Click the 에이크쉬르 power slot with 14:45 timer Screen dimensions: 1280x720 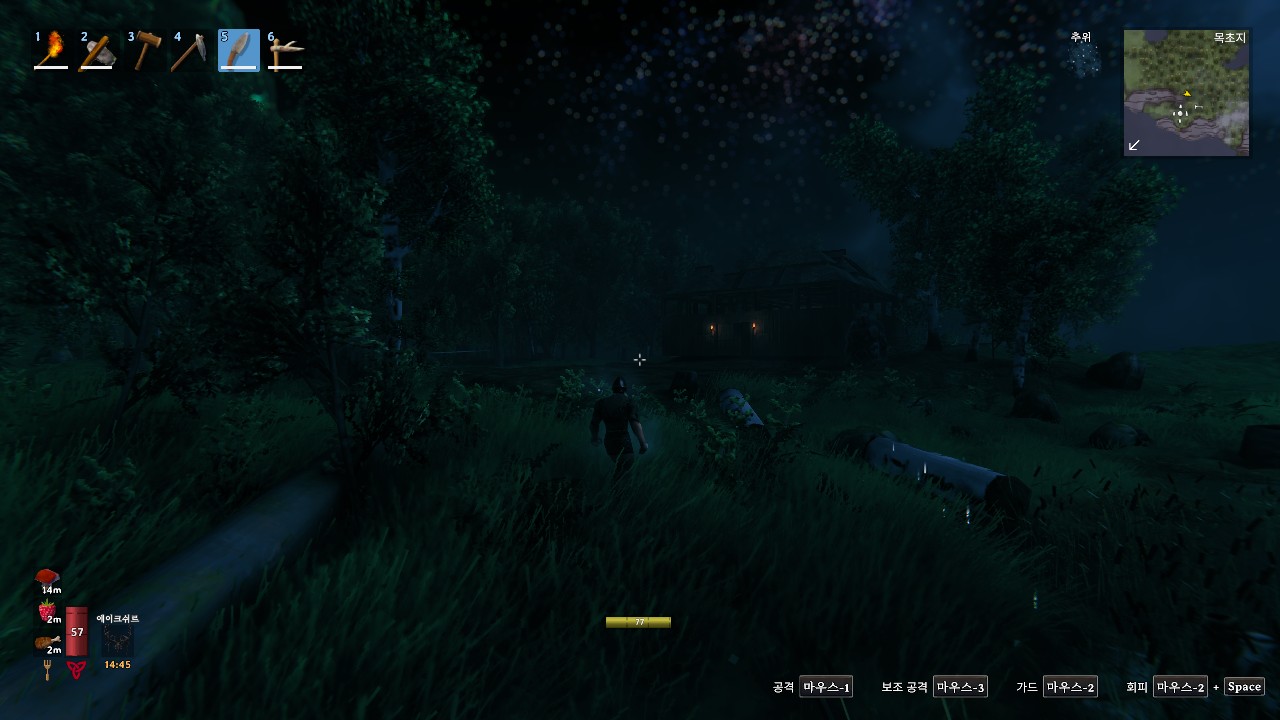[117, 641]
